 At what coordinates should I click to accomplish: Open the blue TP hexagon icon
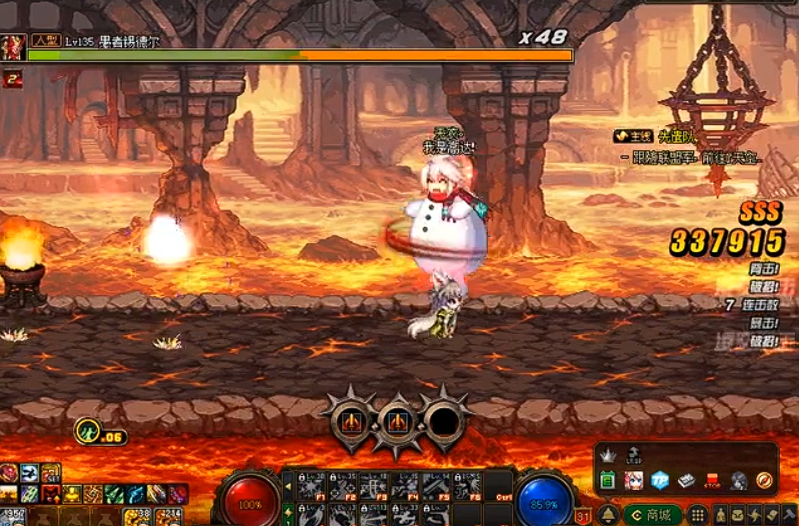[x=660, y=480]
